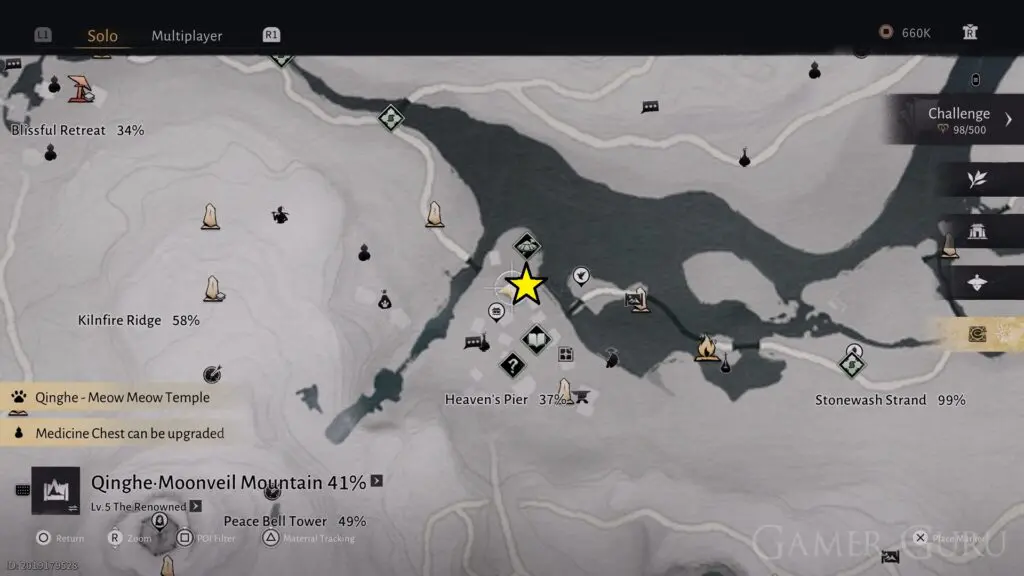1024x576 pixels.
Task: Select the open book diamond marker
Action: [537, 342]
